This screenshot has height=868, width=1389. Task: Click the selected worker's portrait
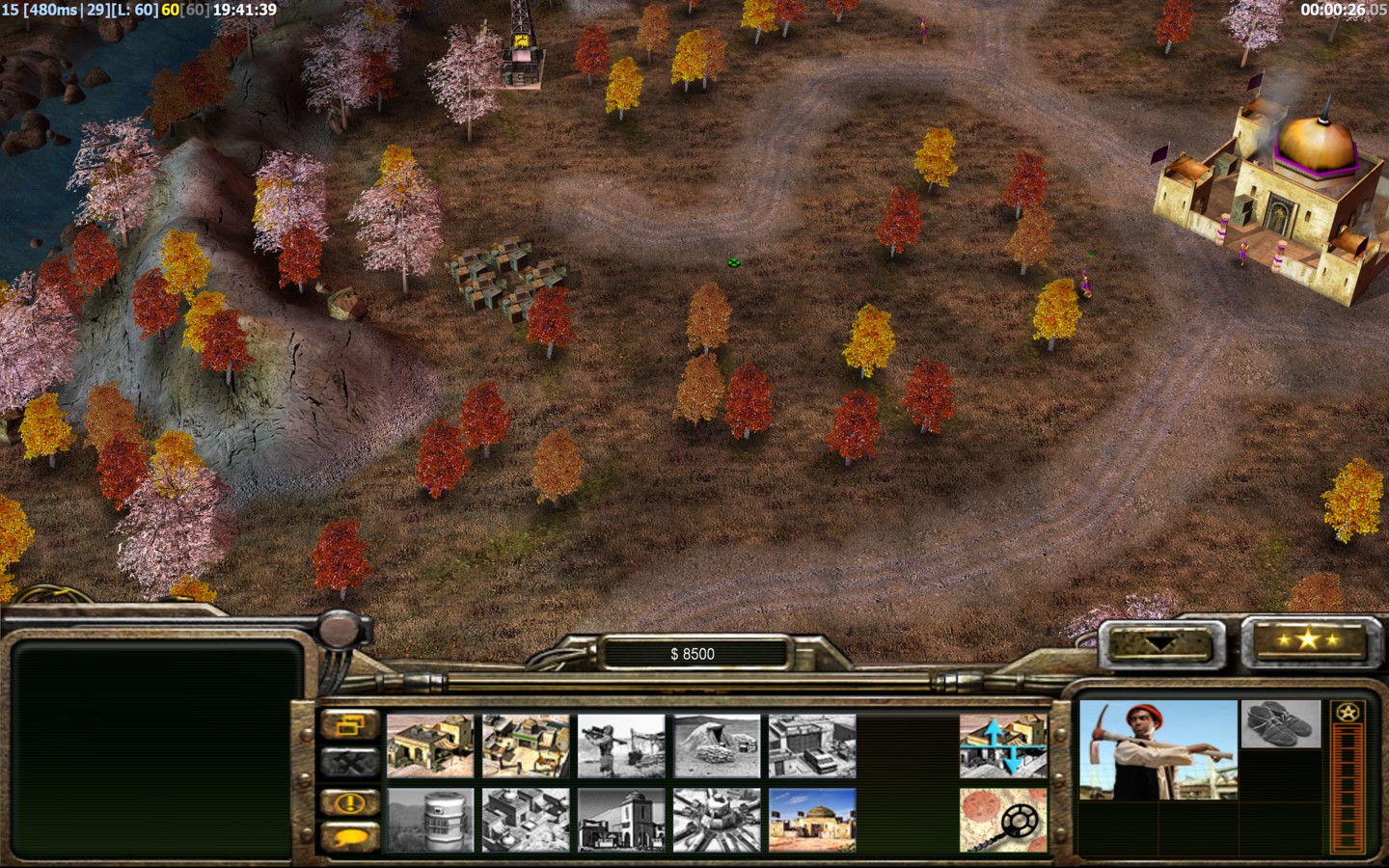click(1157, 750)
